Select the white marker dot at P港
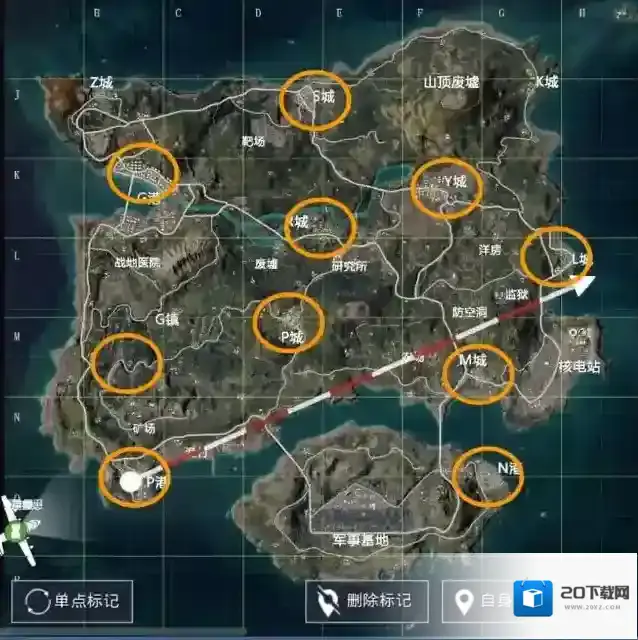This screenshot has height=640, width=638. [130, 482]
